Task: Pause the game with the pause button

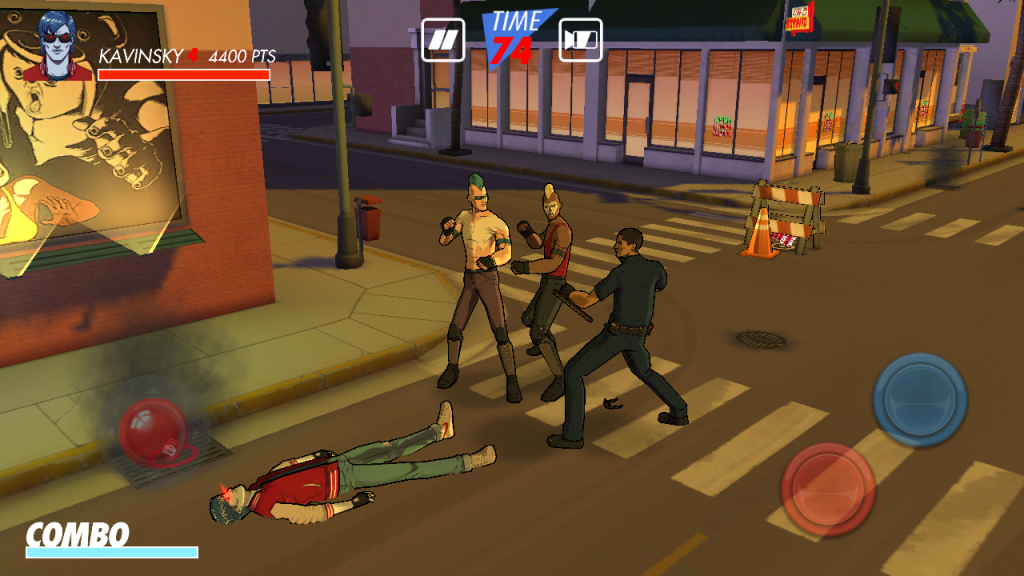Action: (443, 40)
